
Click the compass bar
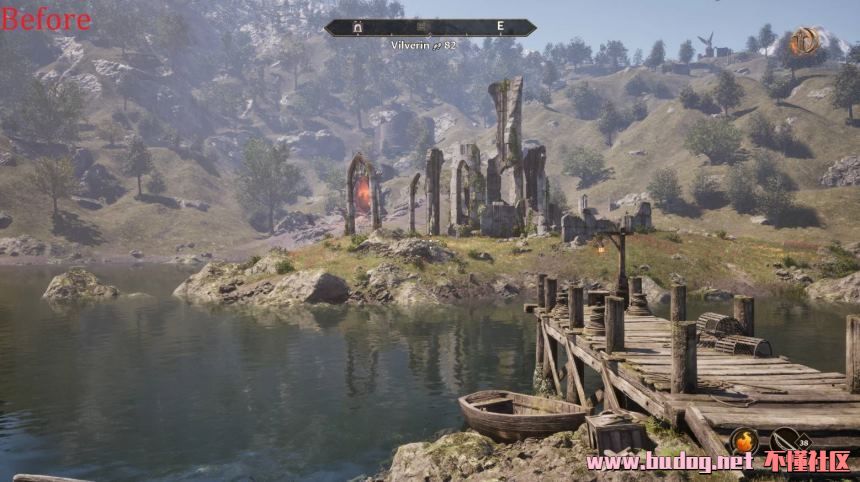coord(430,28)
